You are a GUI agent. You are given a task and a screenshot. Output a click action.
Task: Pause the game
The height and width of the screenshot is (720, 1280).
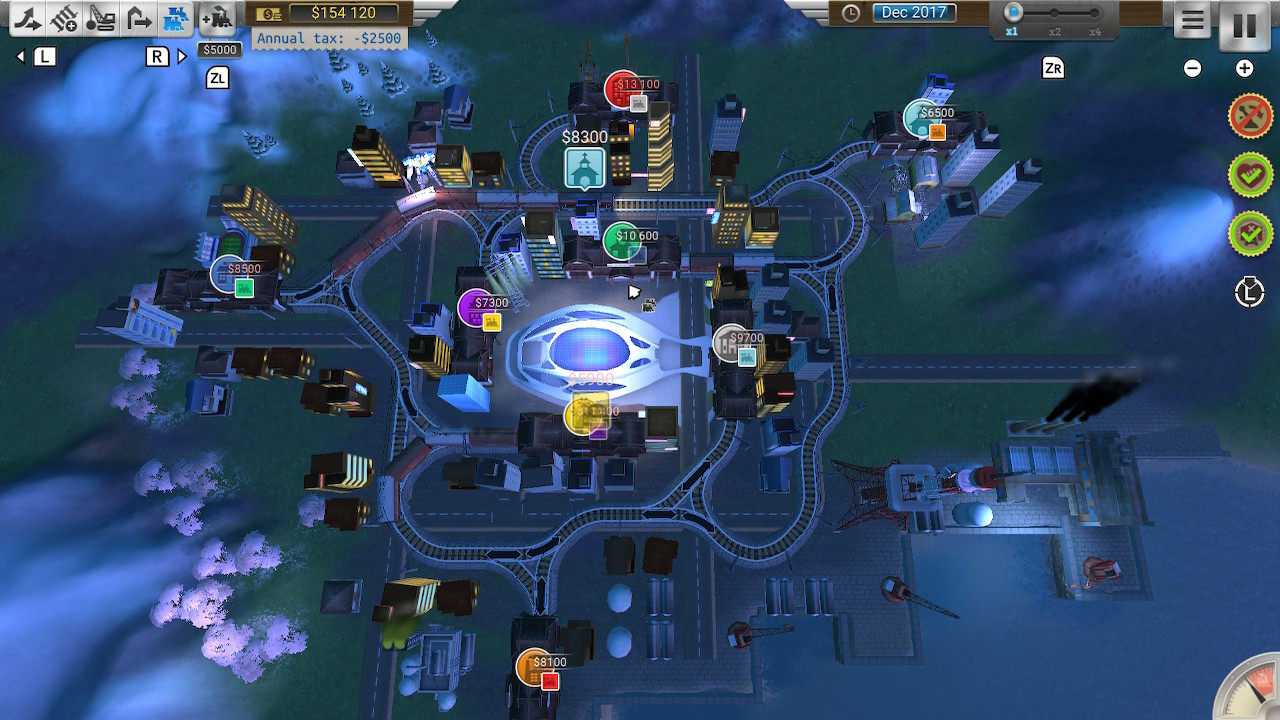tap(1244, 24)
